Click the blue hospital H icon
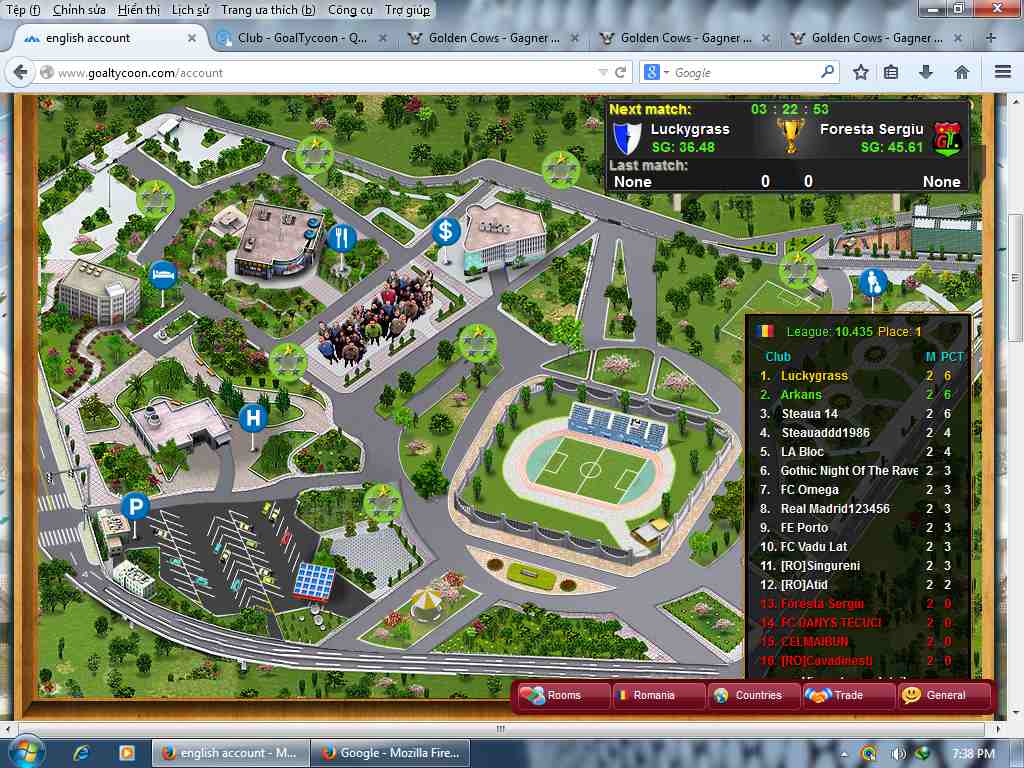Image resolution: width=1024 pixels, height=768 pixels. (253, 418)
